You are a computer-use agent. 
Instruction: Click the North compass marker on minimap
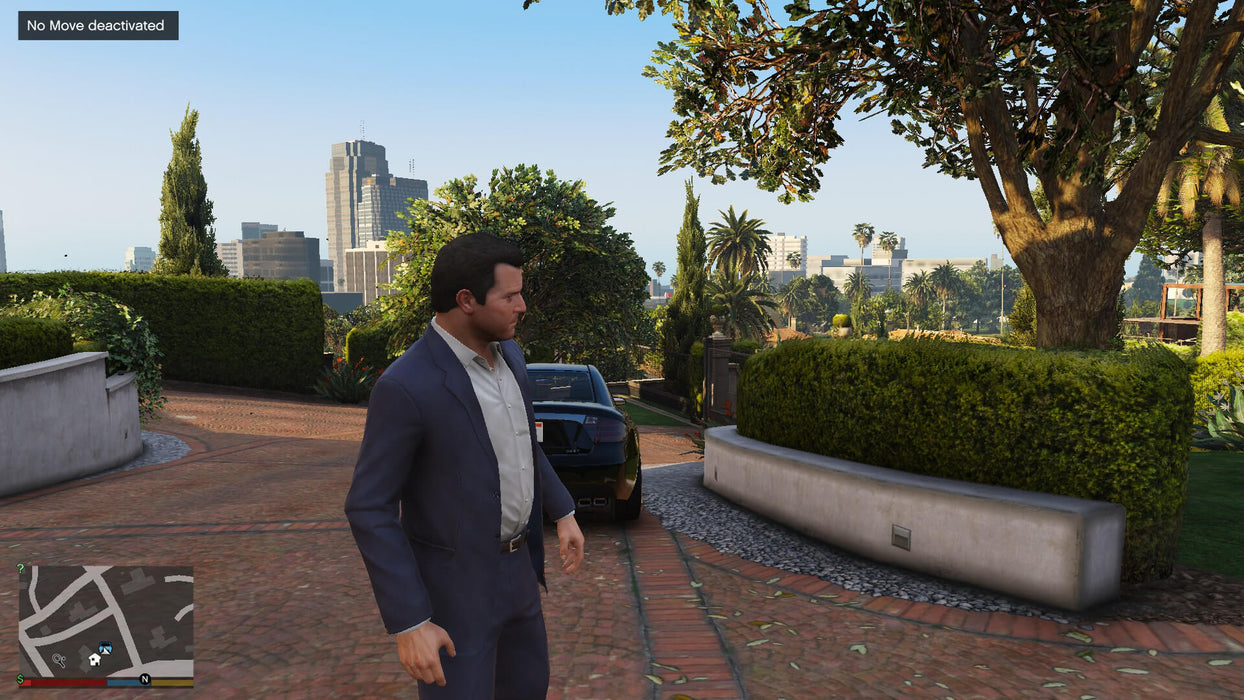coord(145,679)
